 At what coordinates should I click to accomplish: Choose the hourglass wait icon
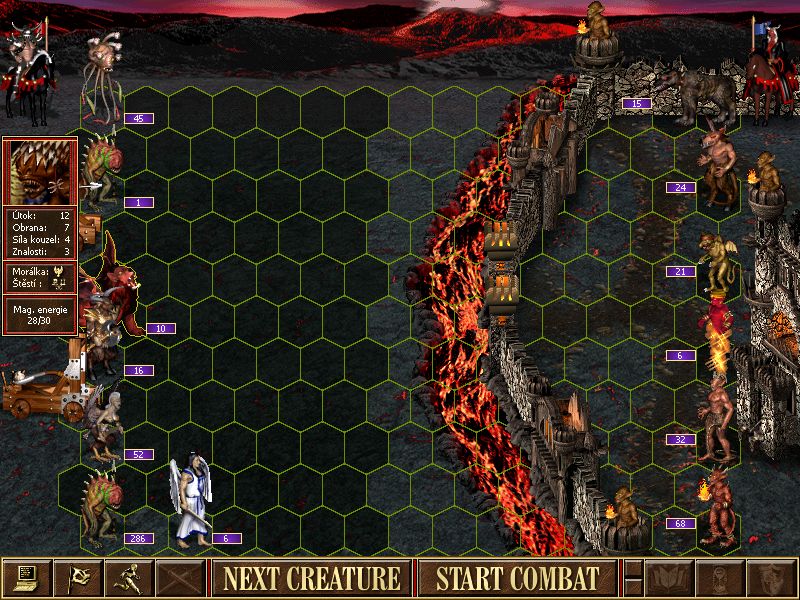tap(718, 578)
